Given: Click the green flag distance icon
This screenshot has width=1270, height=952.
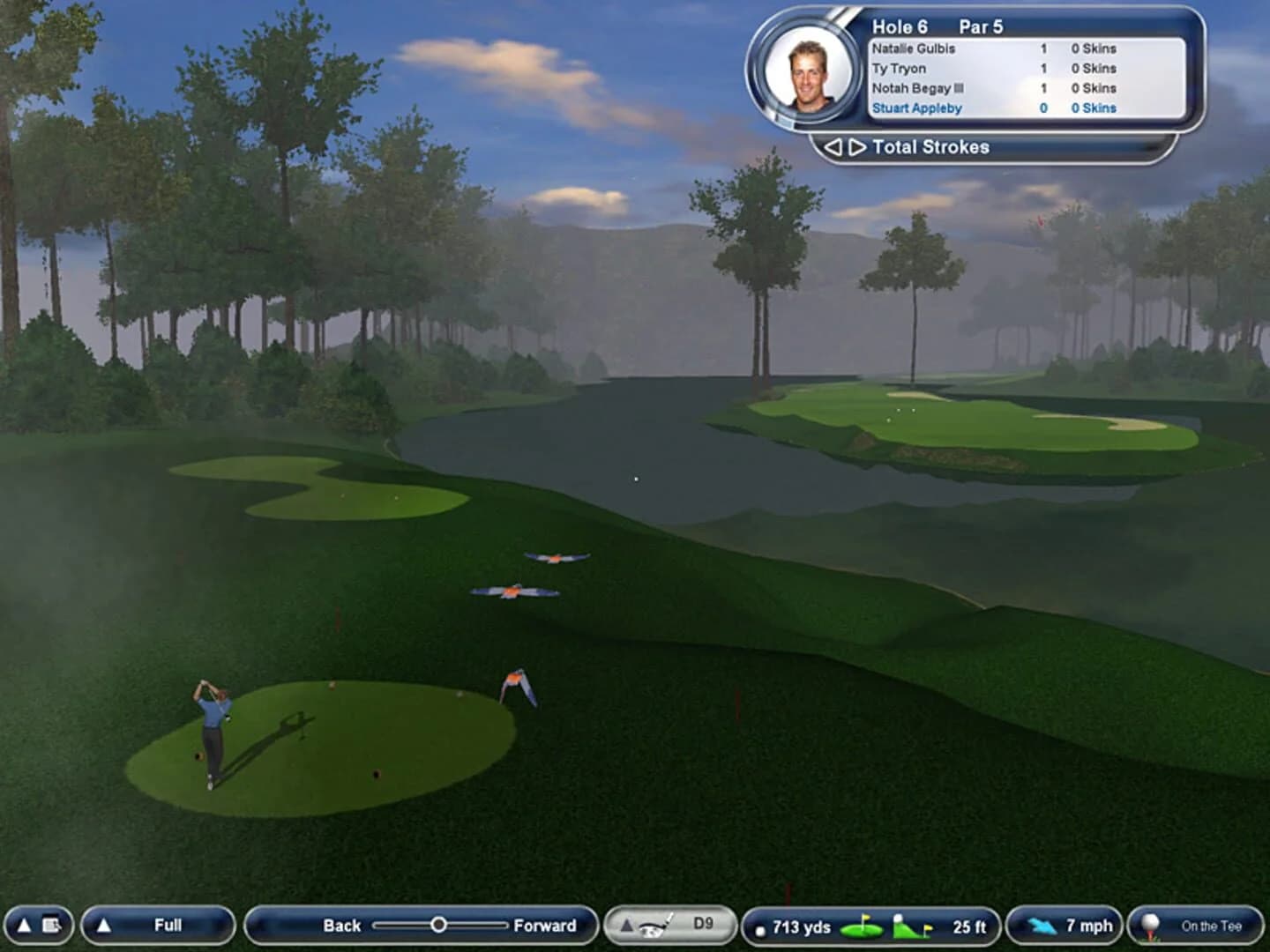Looking at the screenshot, I should coord(863,926).
